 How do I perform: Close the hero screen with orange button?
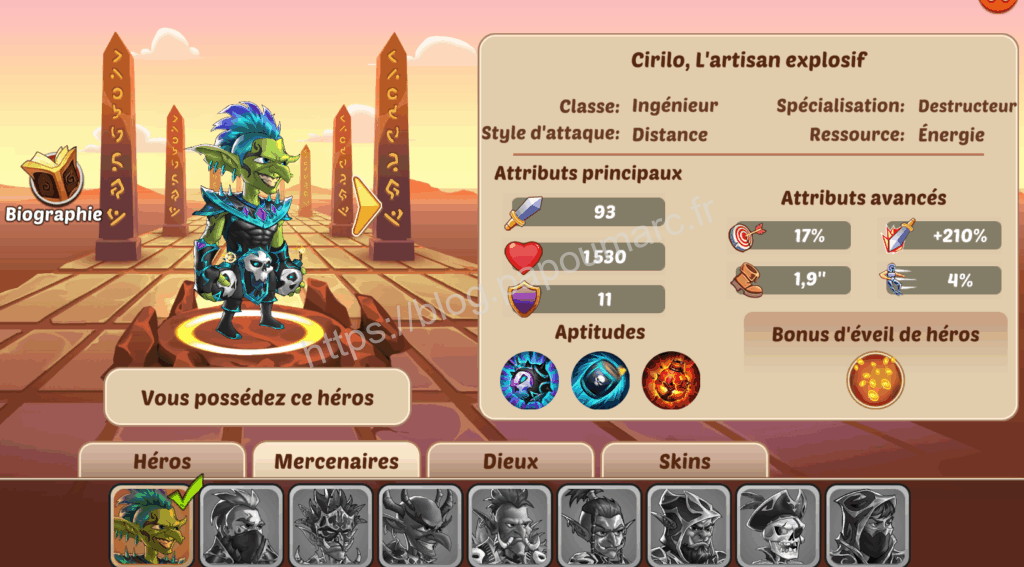tap(1000, 3)
